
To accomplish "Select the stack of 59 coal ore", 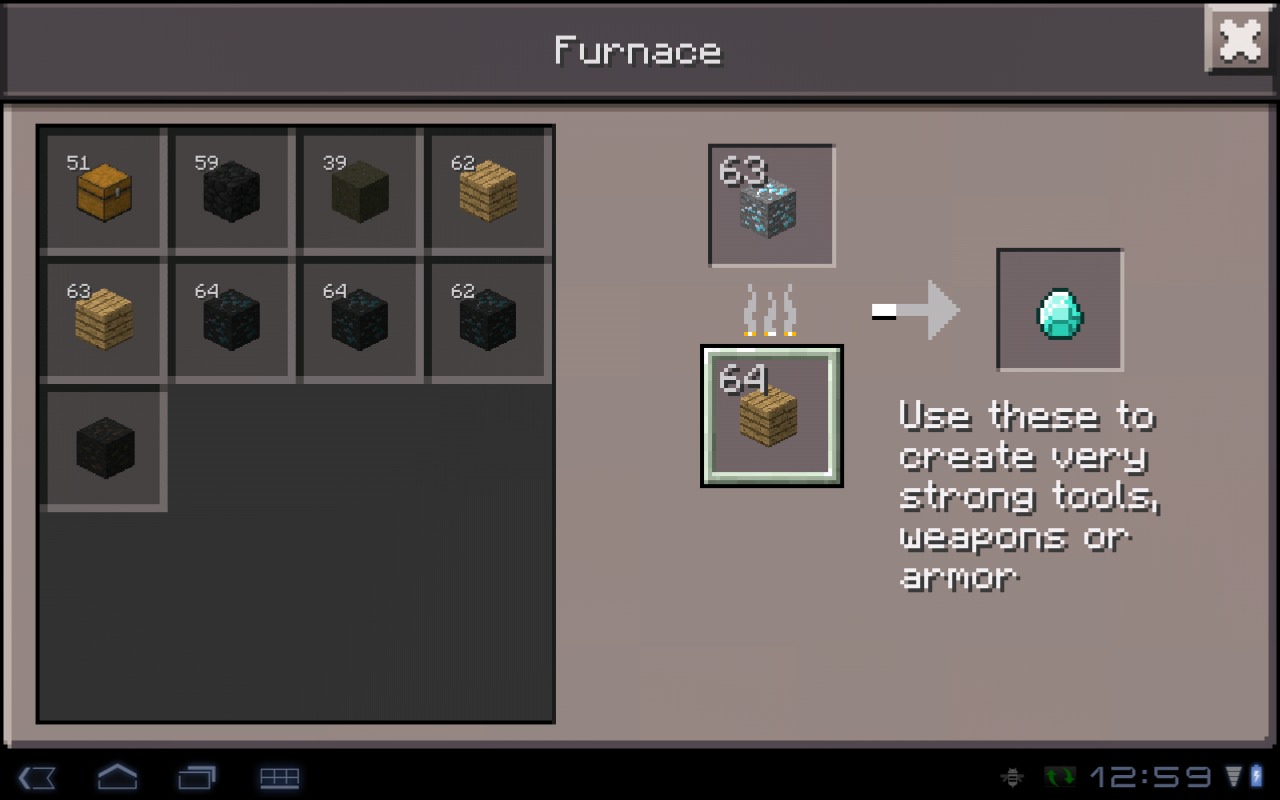I will 230,190.
